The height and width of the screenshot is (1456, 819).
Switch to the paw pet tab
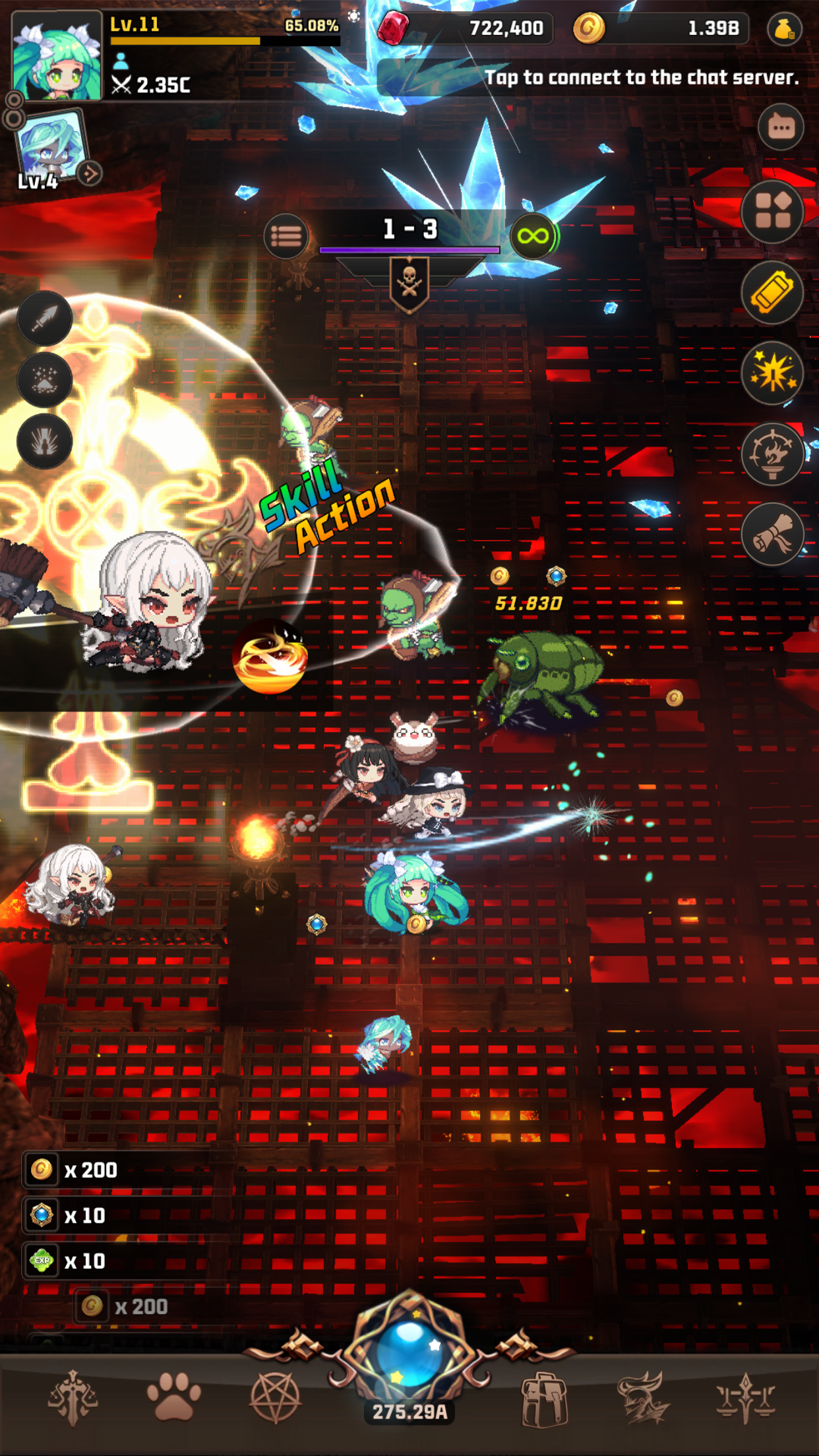(x=173, y=1397)
